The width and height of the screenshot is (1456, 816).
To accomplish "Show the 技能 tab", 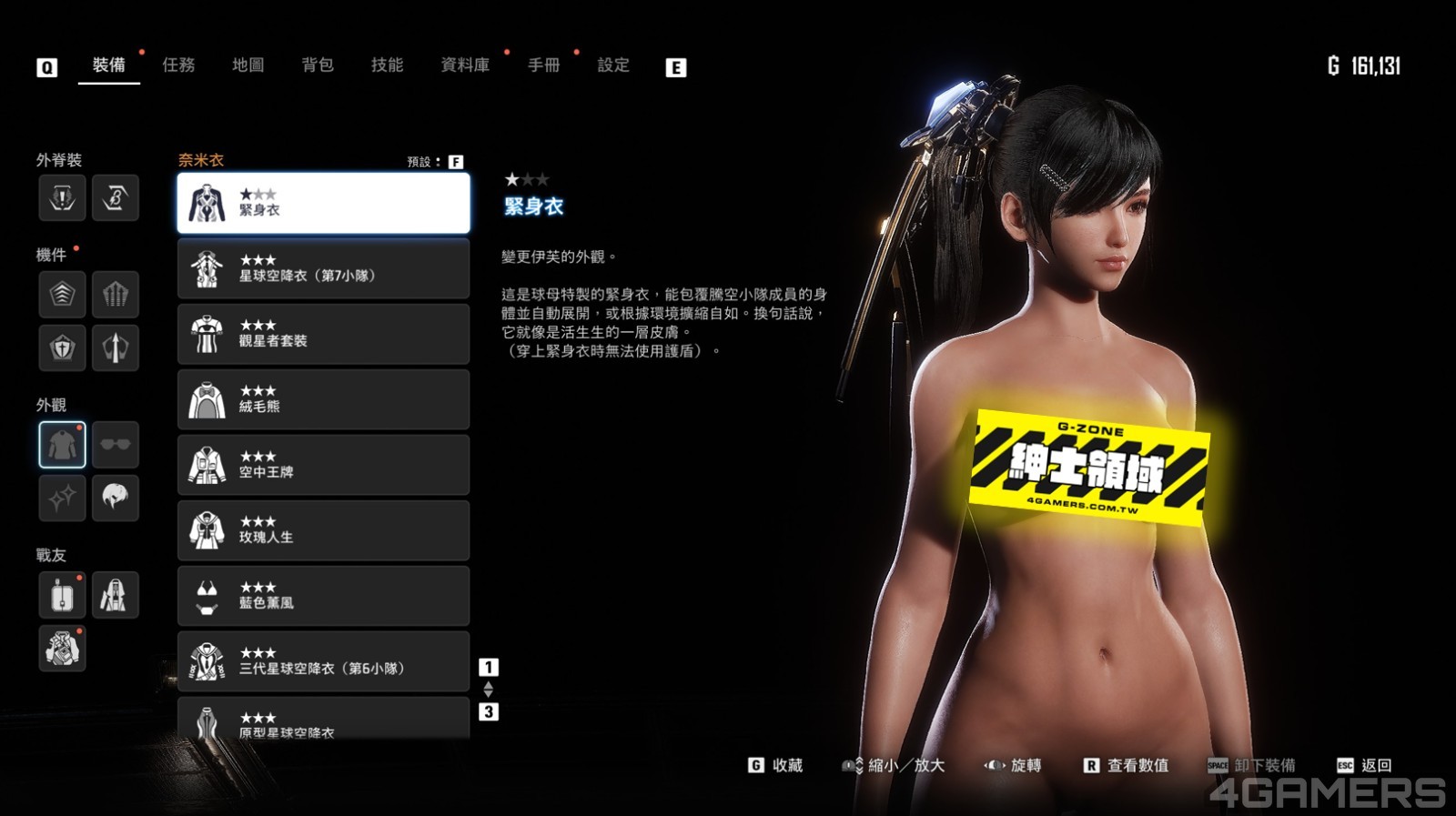I will coord(387,65).
